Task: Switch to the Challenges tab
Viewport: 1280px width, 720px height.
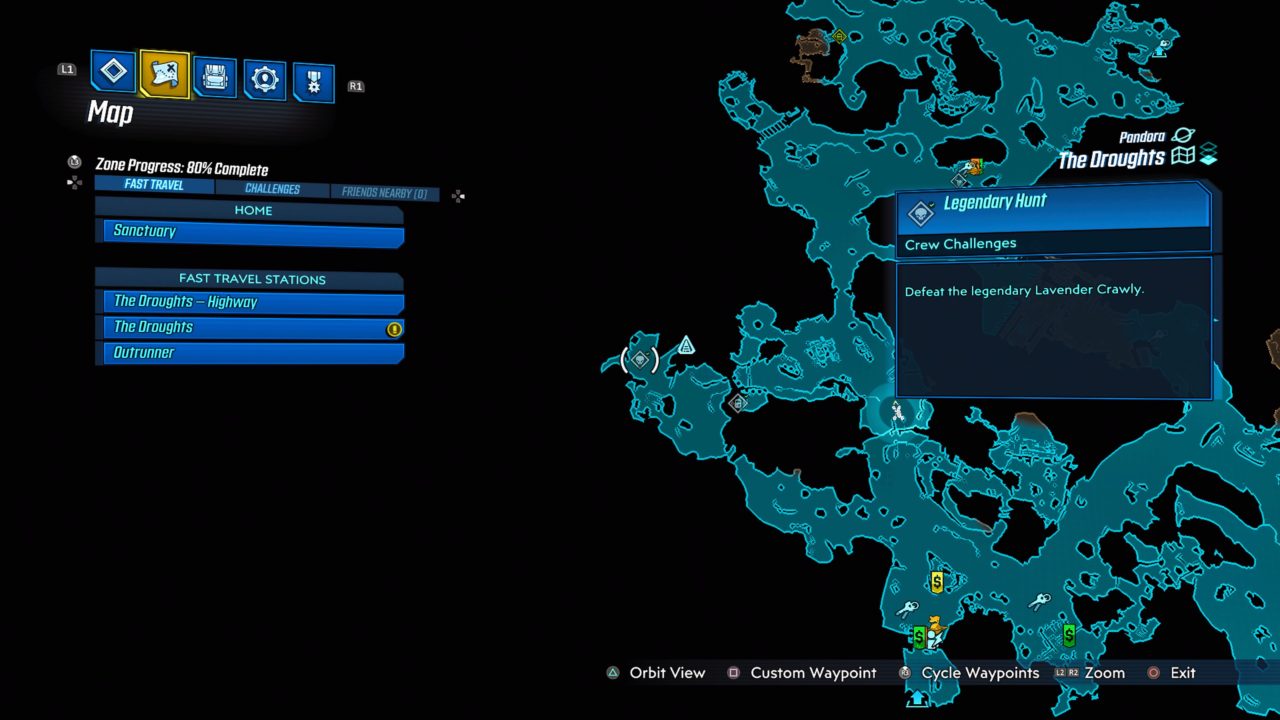Action: 272,188
